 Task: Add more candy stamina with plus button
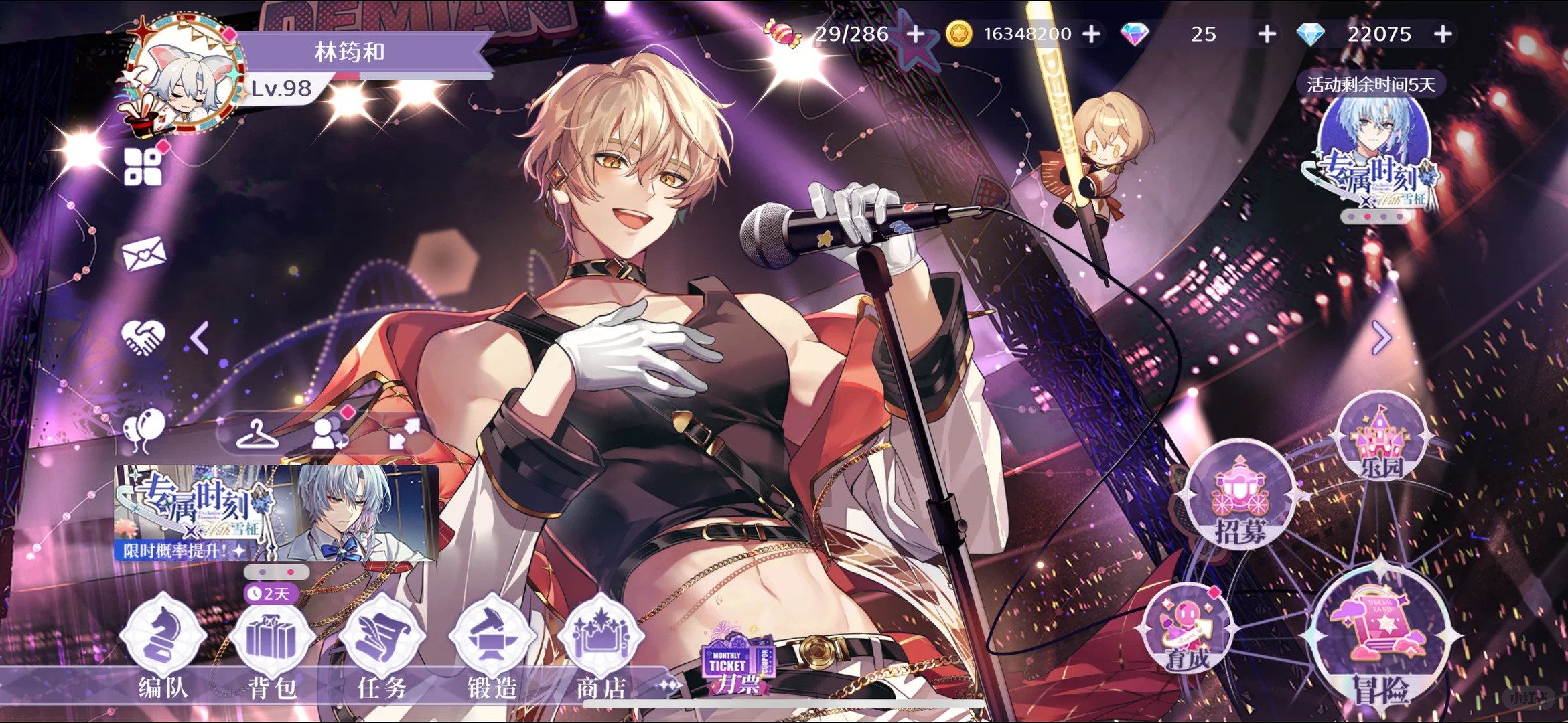[916, 33]
